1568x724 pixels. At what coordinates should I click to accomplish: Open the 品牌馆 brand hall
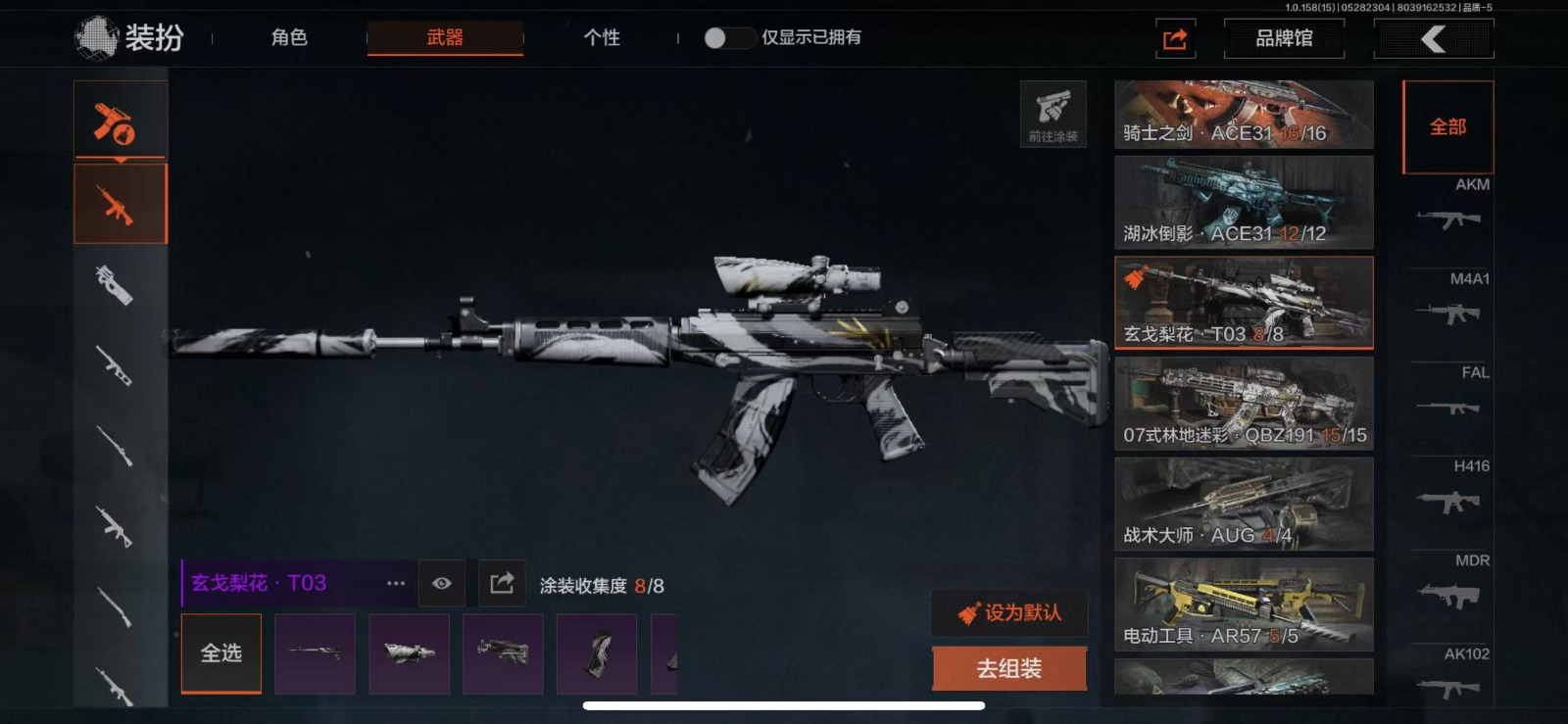(x=1284, y=39)
